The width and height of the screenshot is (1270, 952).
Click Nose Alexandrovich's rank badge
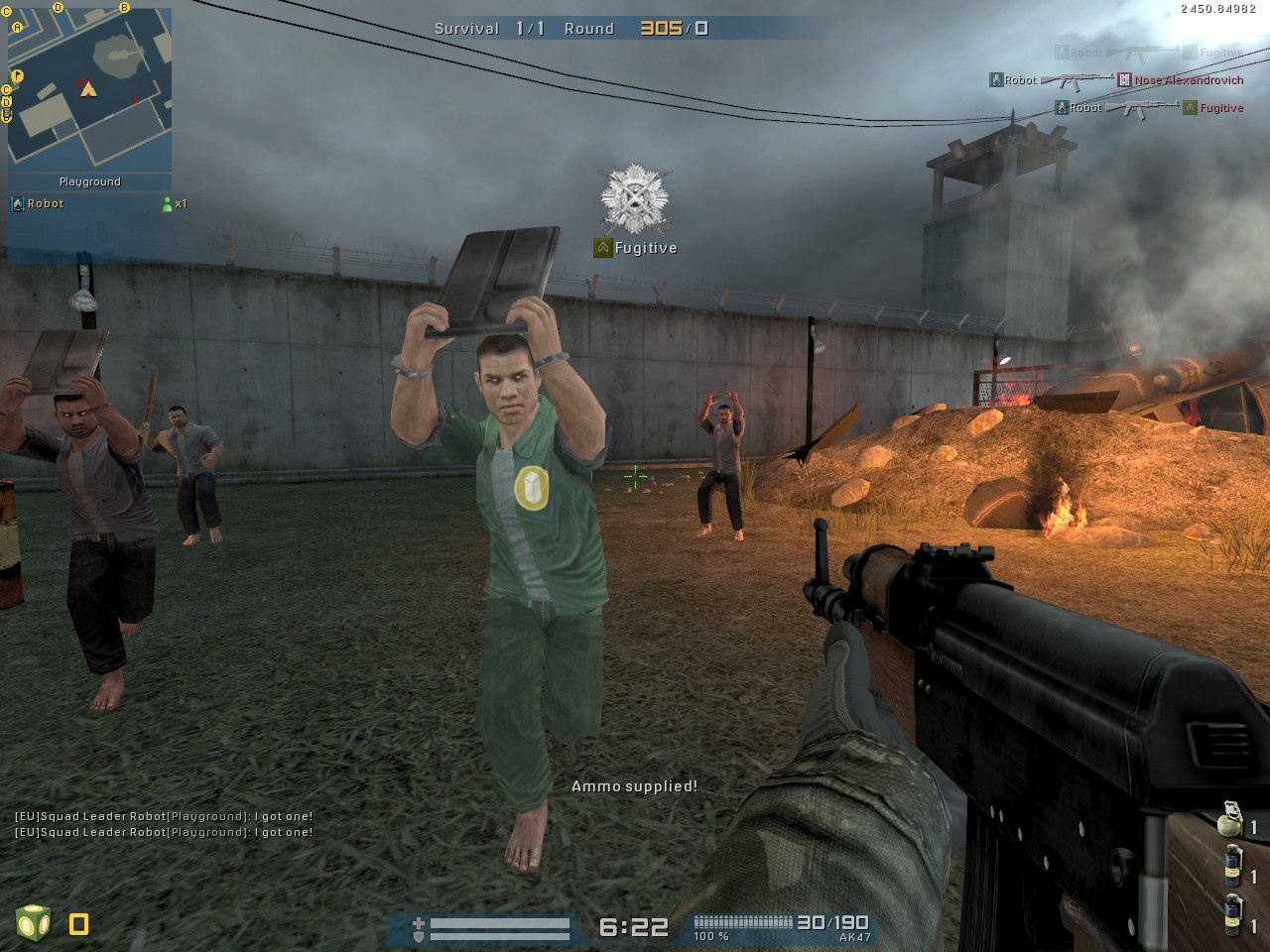[x=1124, y=80]
